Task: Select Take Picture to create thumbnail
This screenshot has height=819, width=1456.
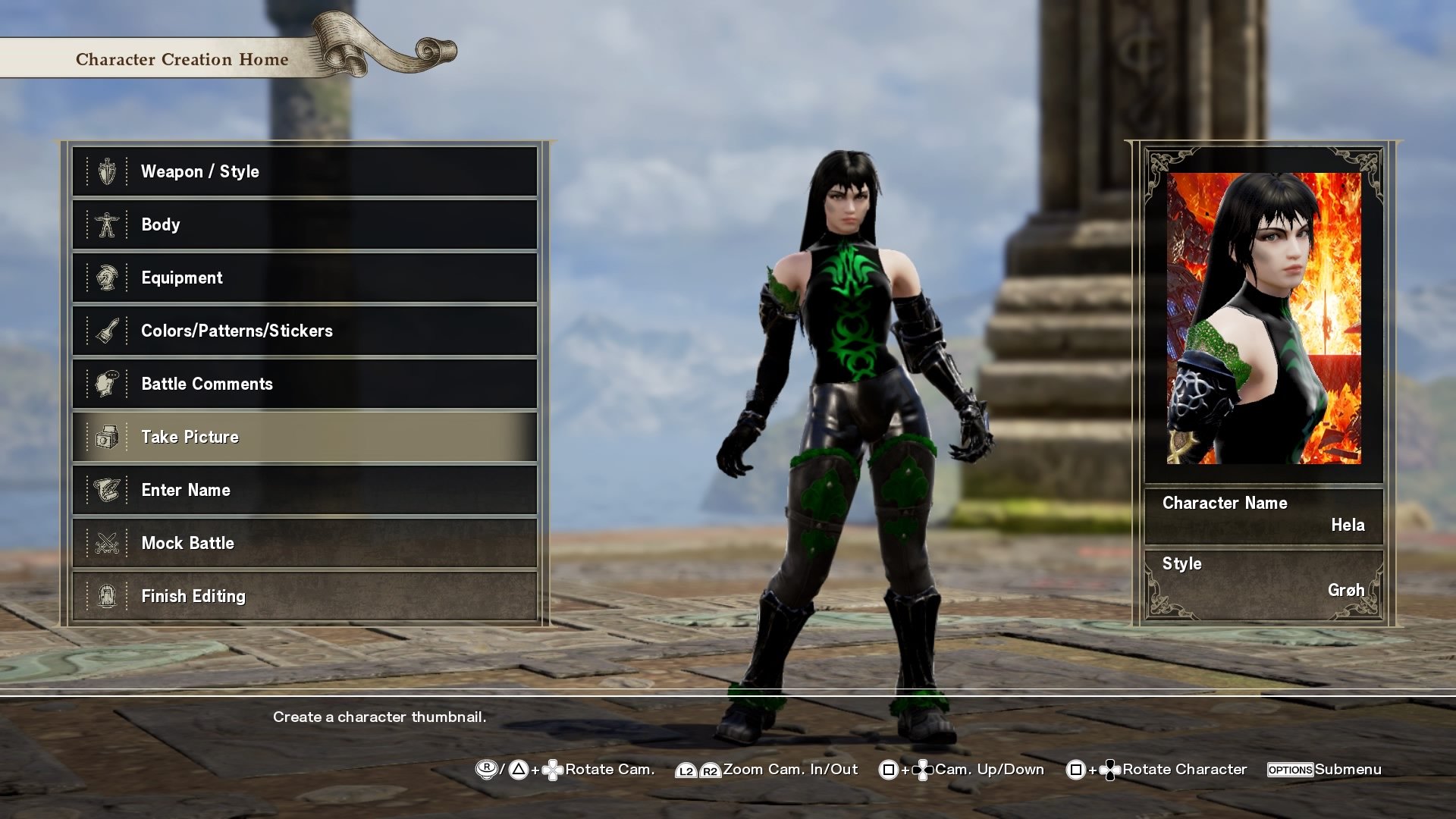Action: tap(304, 437)
